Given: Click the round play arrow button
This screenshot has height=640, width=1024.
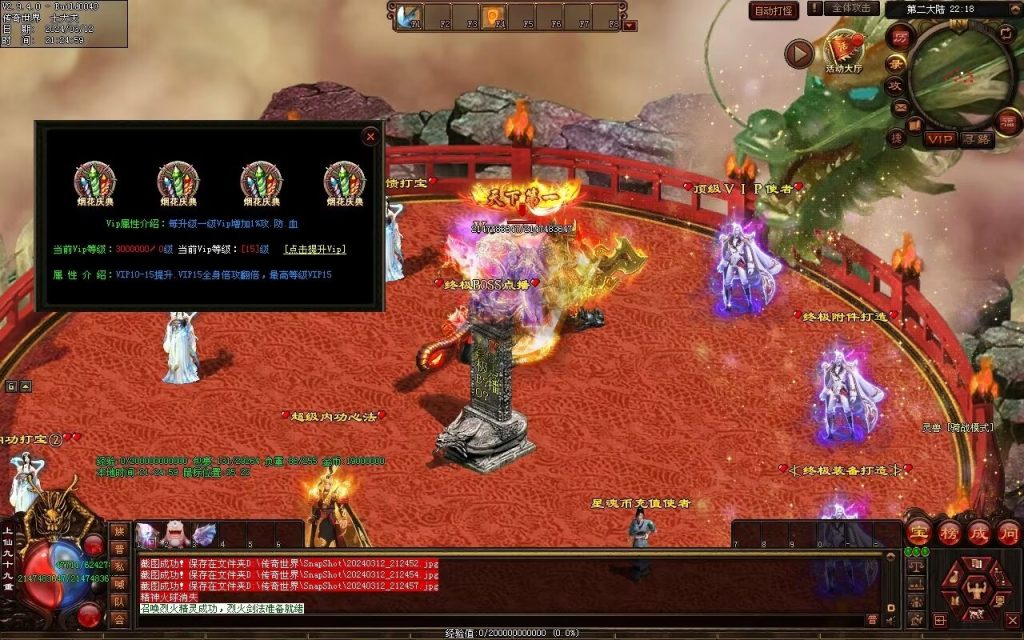Looking at the screenshot, I should (x=798, y=53).
